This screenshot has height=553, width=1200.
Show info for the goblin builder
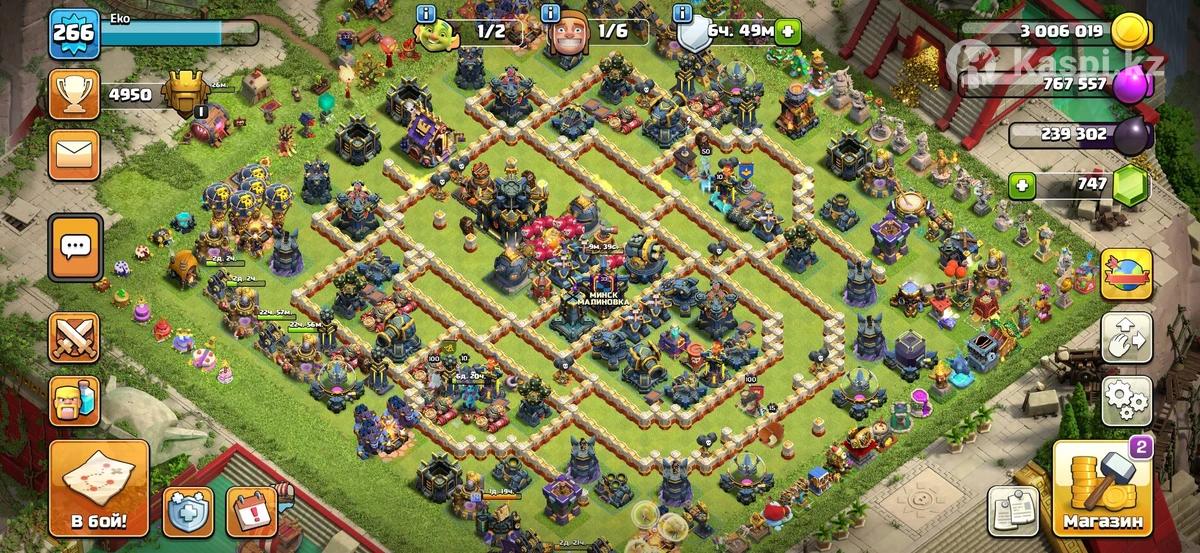[427, 14]
